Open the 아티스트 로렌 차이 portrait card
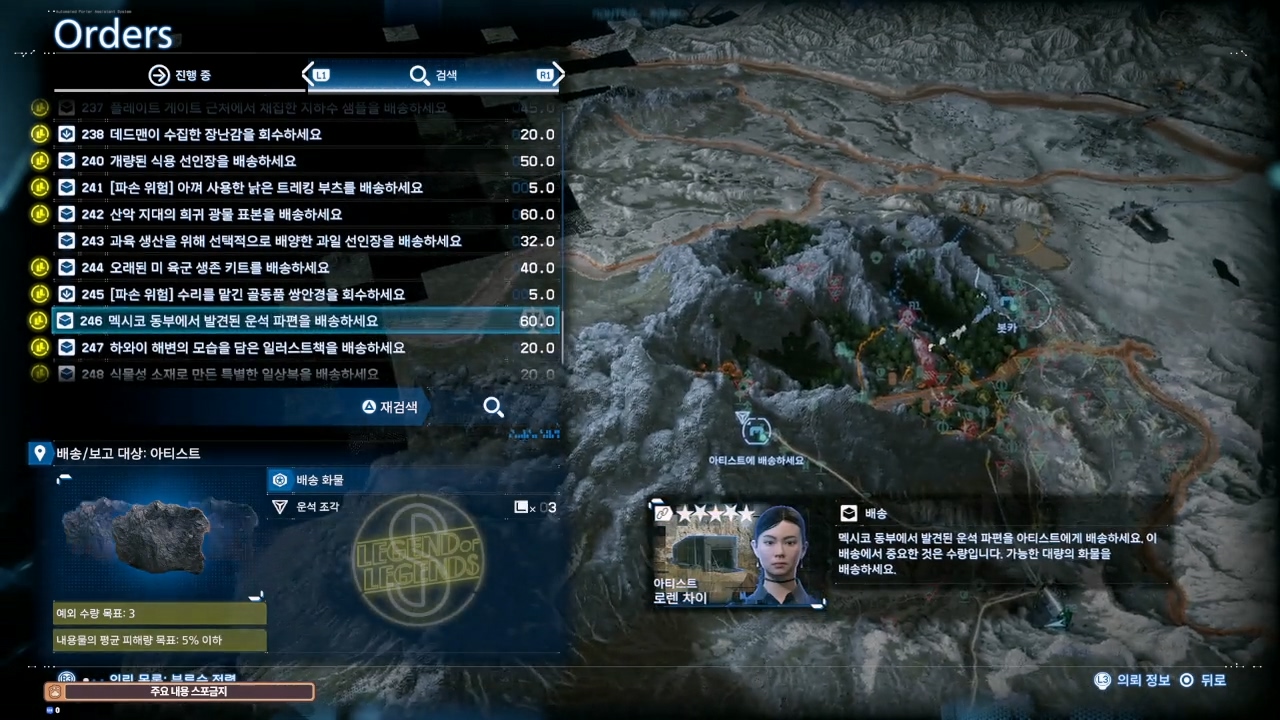The height and width of the screenshot is (720, 1280). [x=739, y=555]
